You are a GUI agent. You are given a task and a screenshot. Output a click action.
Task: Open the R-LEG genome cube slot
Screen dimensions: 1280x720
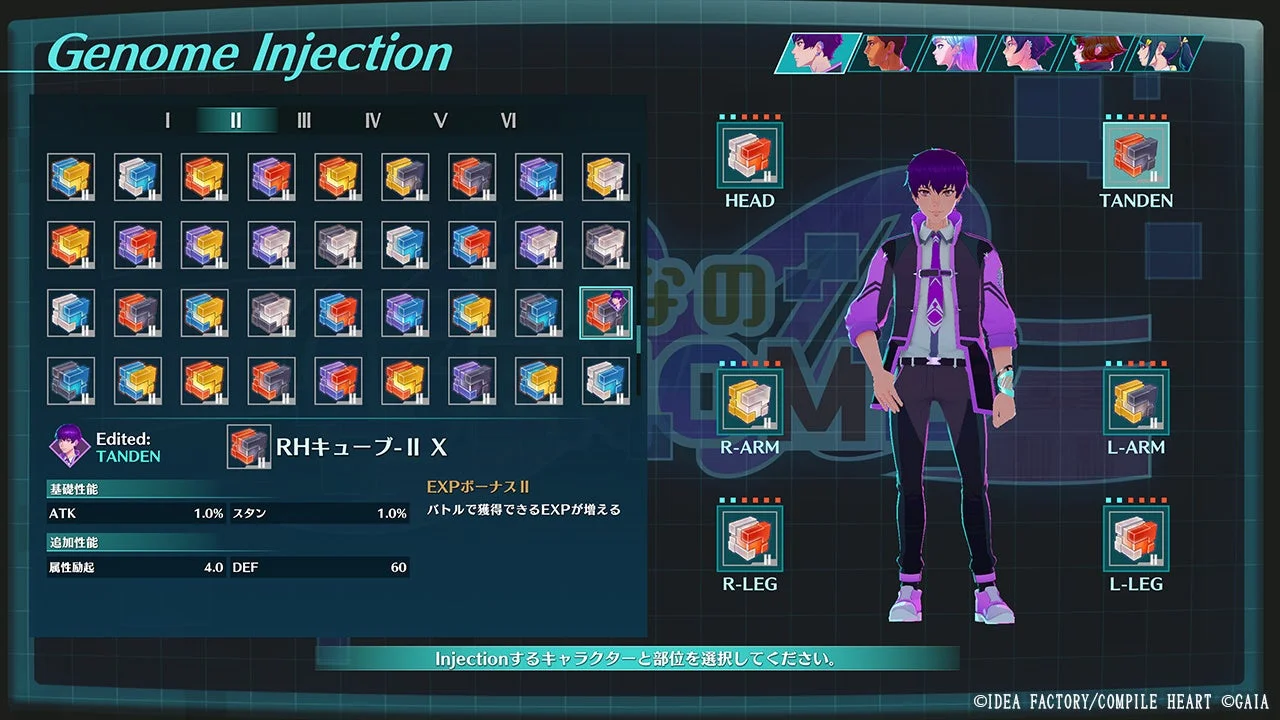coord(750,540)
